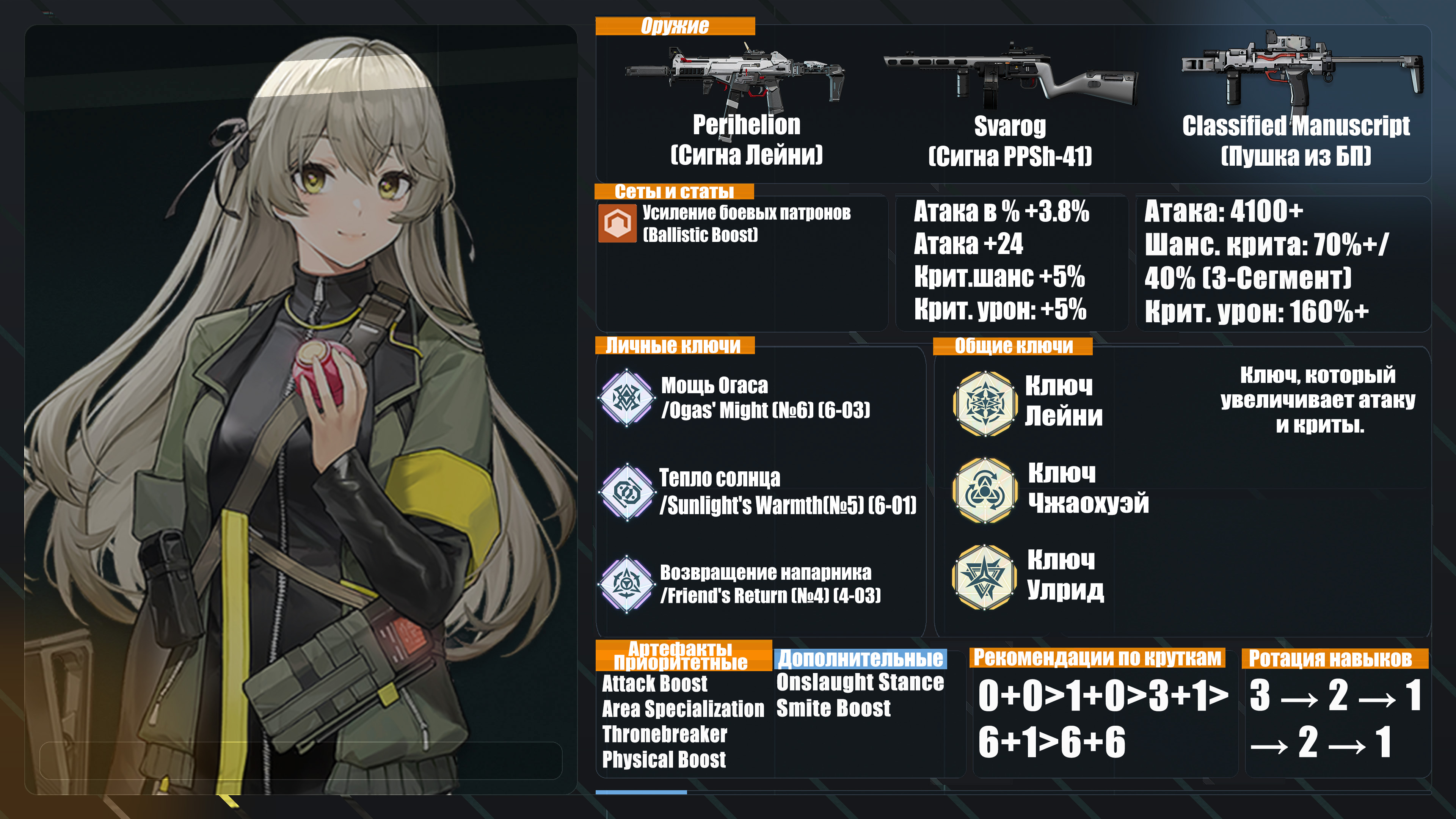The height and width of the screenshot is (819, 1456).
Task: Switch to the Дополнительные artifacts header
Action: pos(860,659)
